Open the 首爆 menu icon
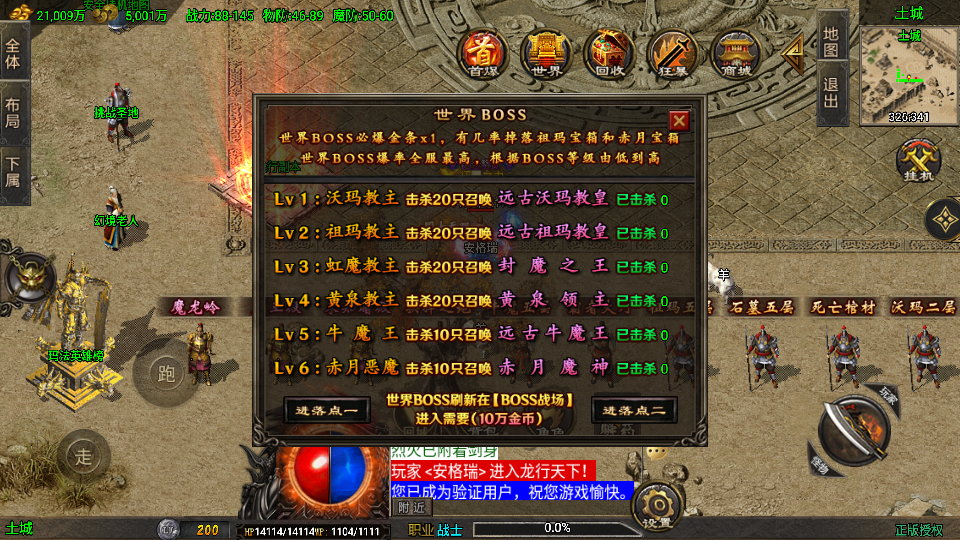Viewport: 960px width, 540px height. click(484, 53)
